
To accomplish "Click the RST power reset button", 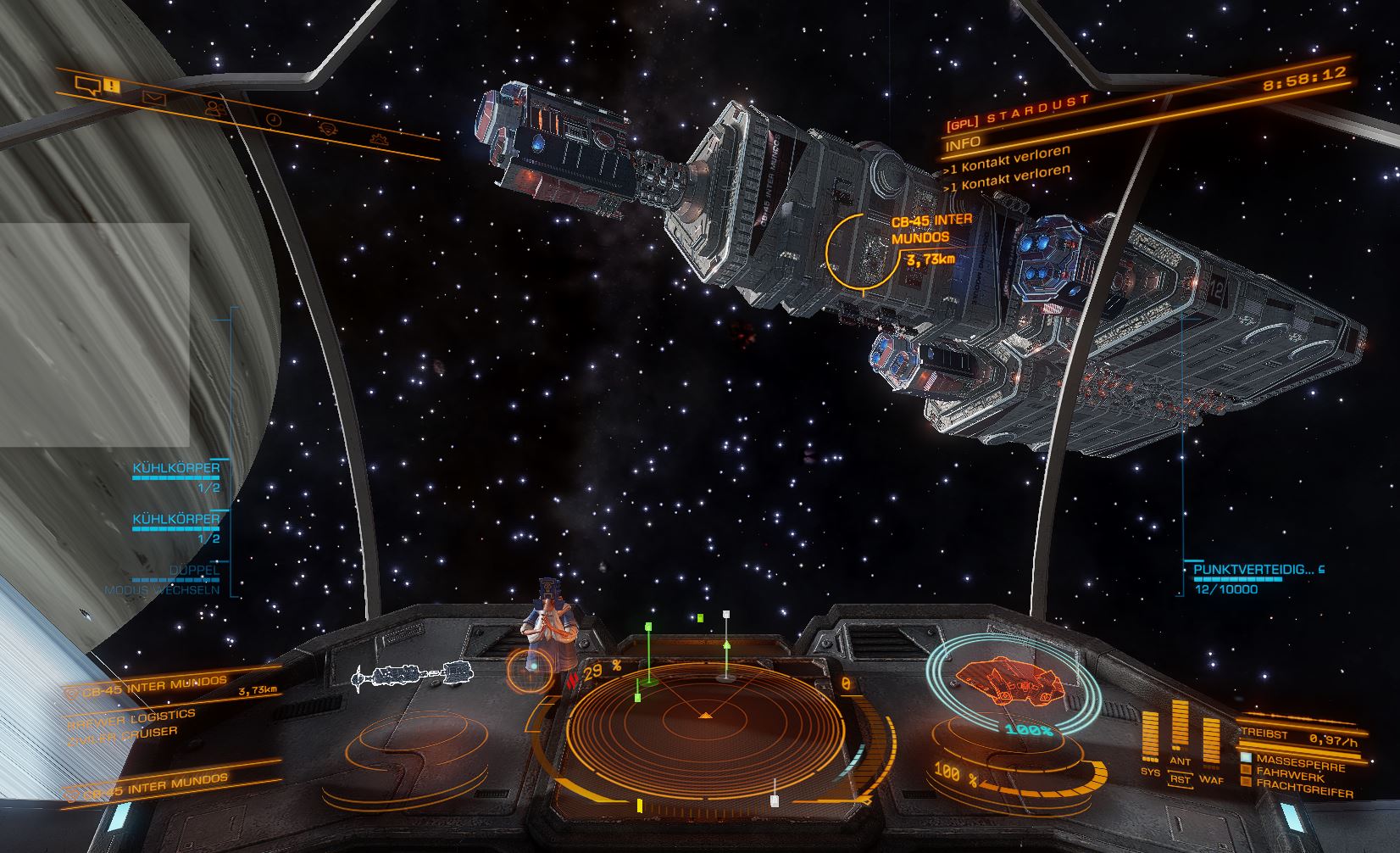I will tap(1179, 778).
